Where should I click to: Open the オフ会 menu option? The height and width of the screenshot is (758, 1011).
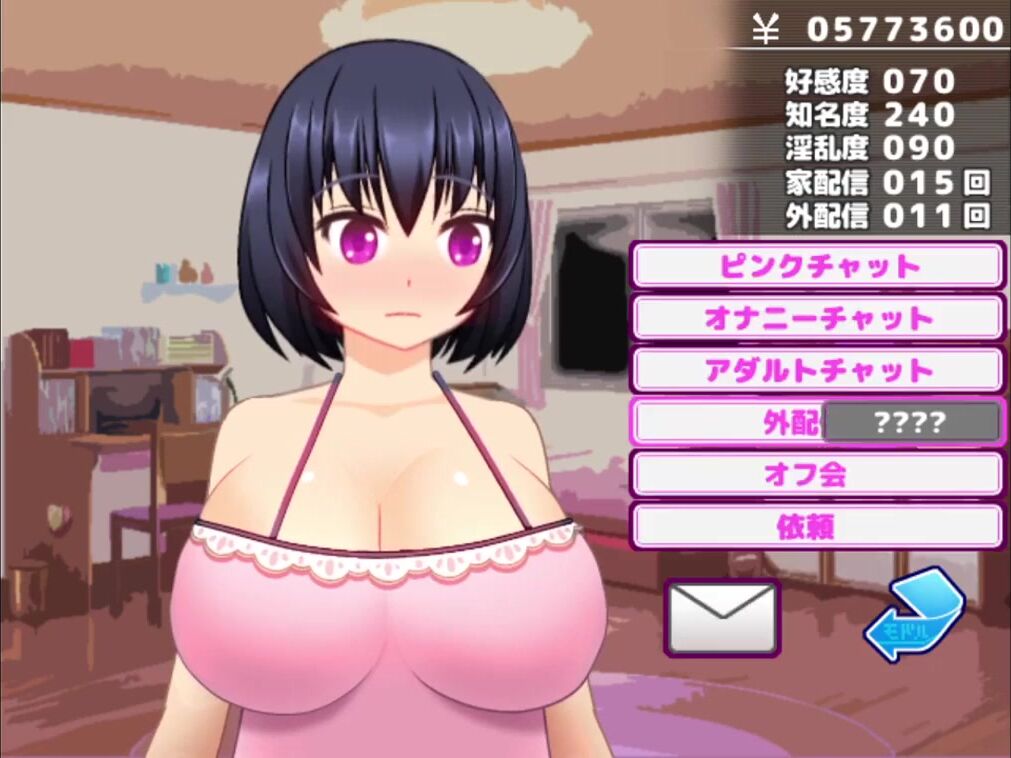[x=817, y=474]
